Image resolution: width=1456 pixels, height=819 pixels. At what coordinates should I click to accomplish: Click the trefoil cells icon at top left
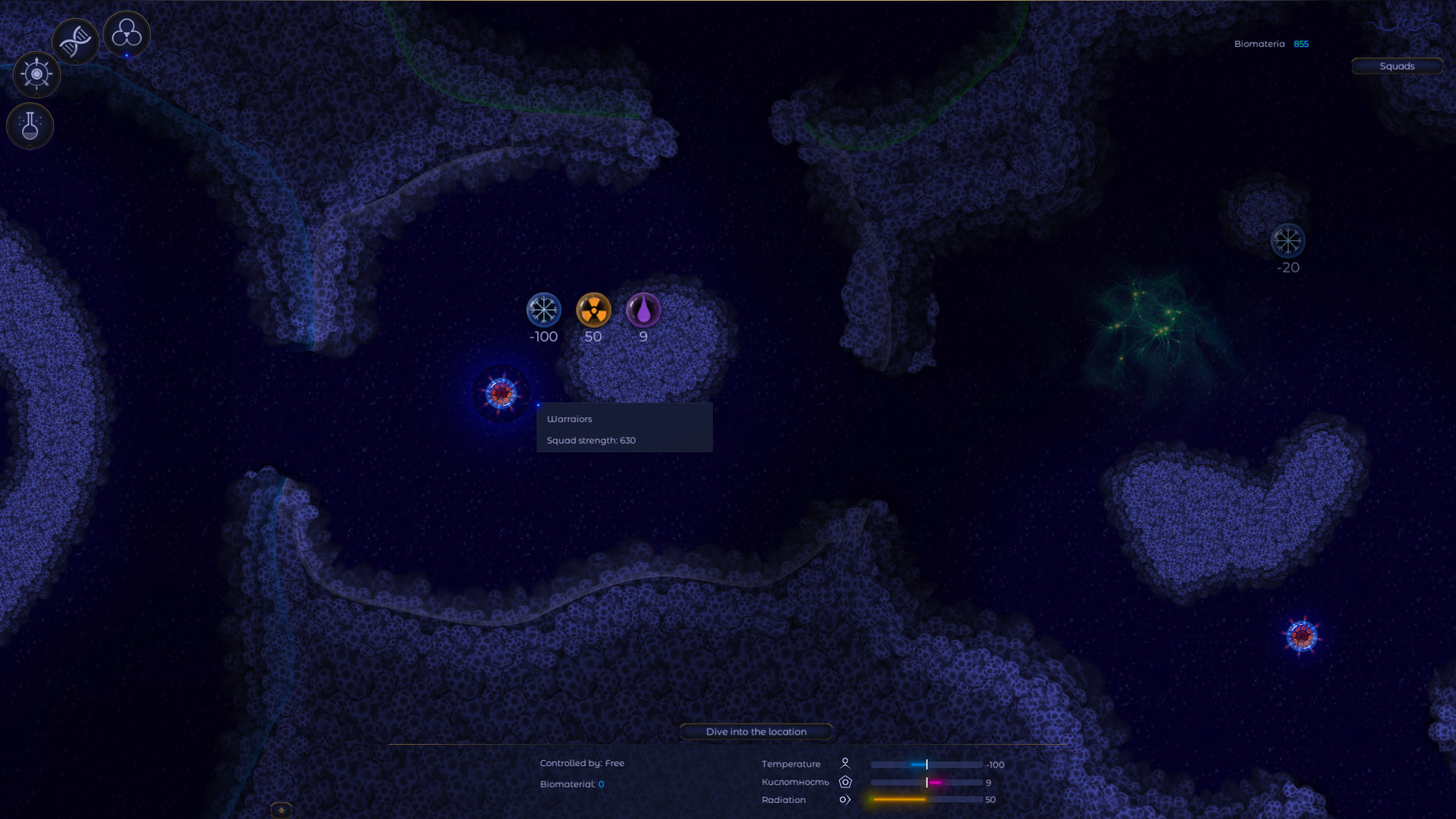click(126, 33)
